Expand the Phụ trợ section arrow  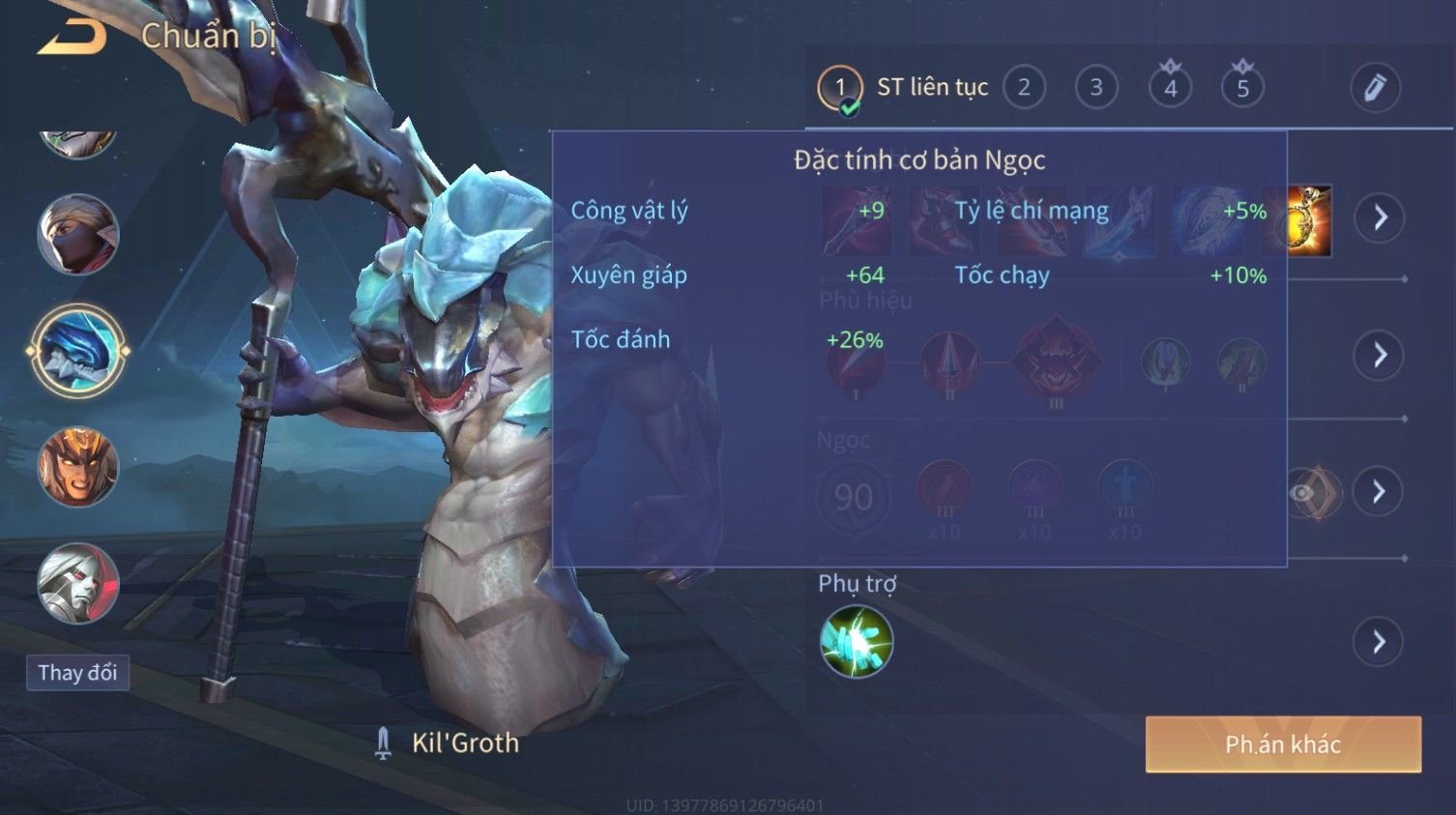1379,642
